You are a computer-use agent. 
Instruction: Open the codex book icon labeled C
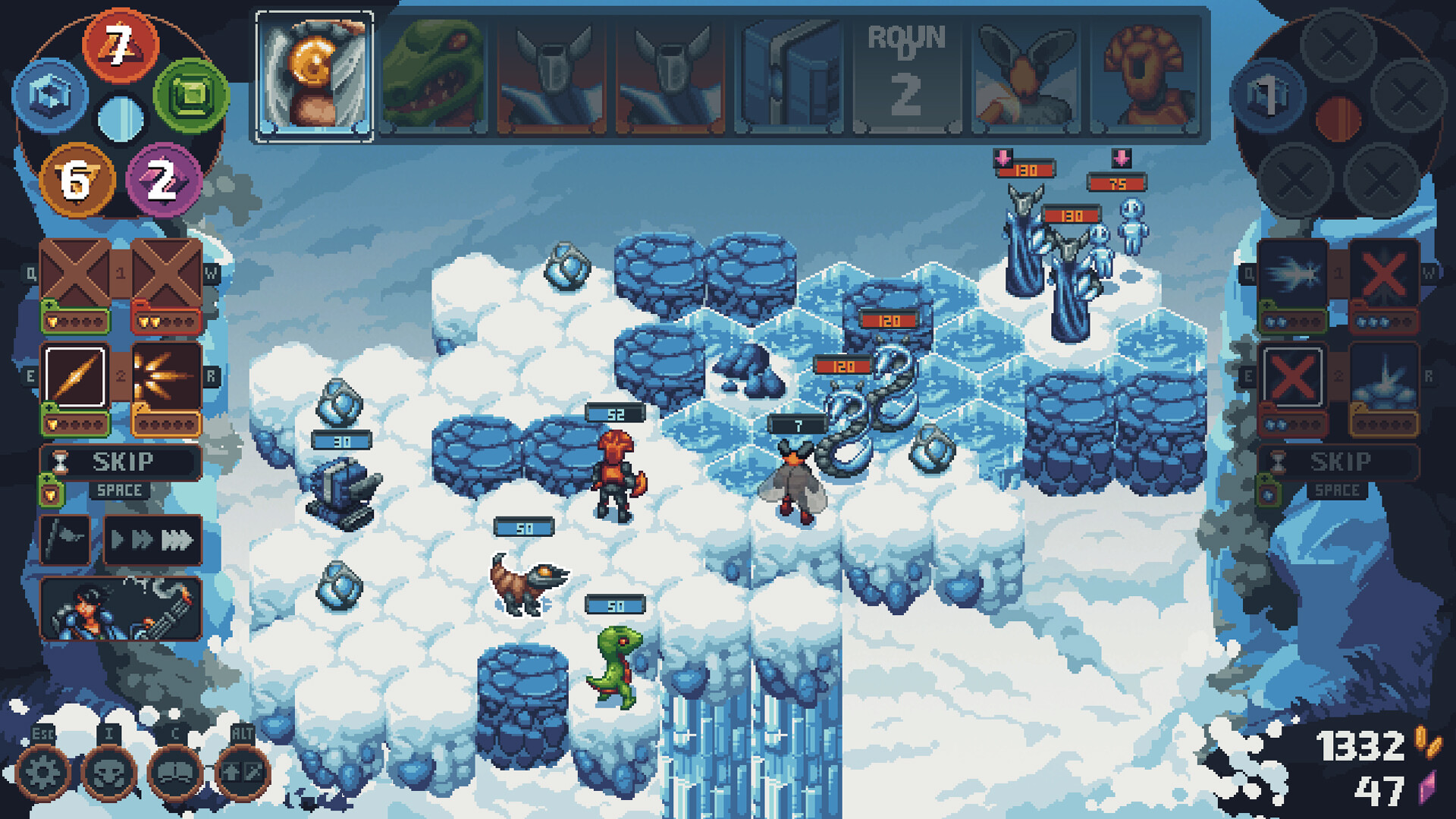coord(173,773)
